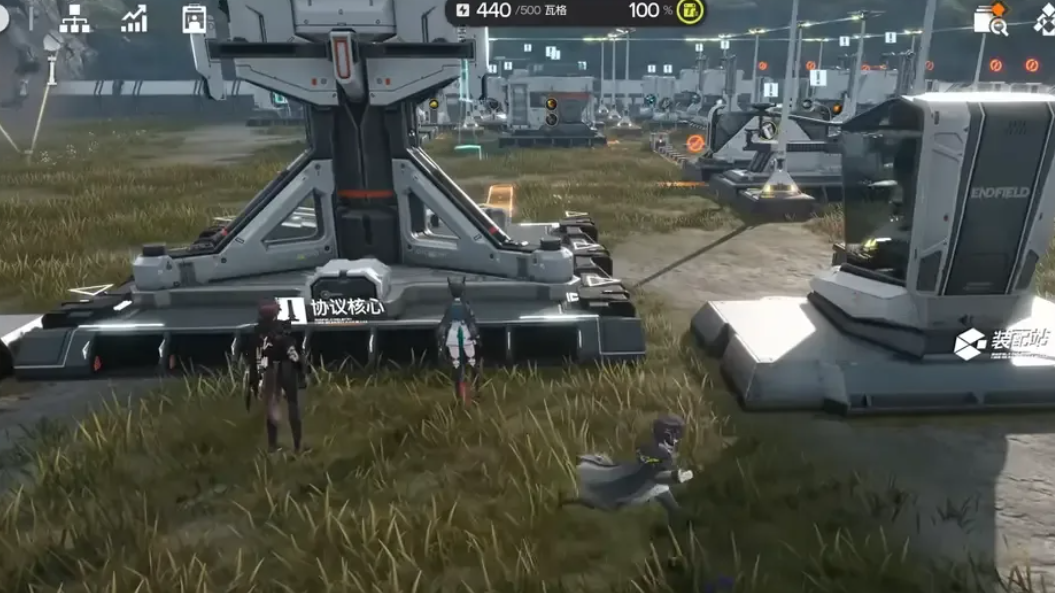Open the rising bar chart statistics
Viewport: 1055px width, 593px height.
pos(134,18)
